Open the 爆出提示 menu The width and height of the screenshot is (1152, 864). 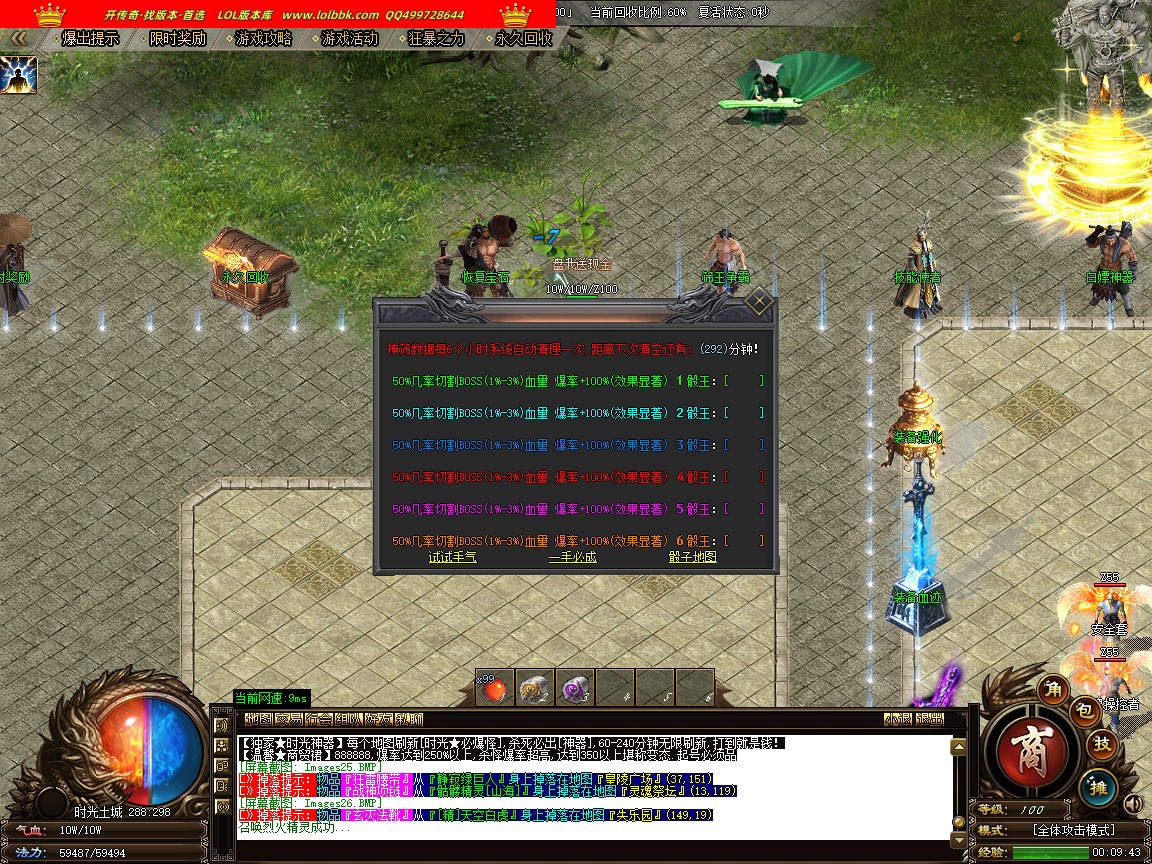tap(90, 39)
